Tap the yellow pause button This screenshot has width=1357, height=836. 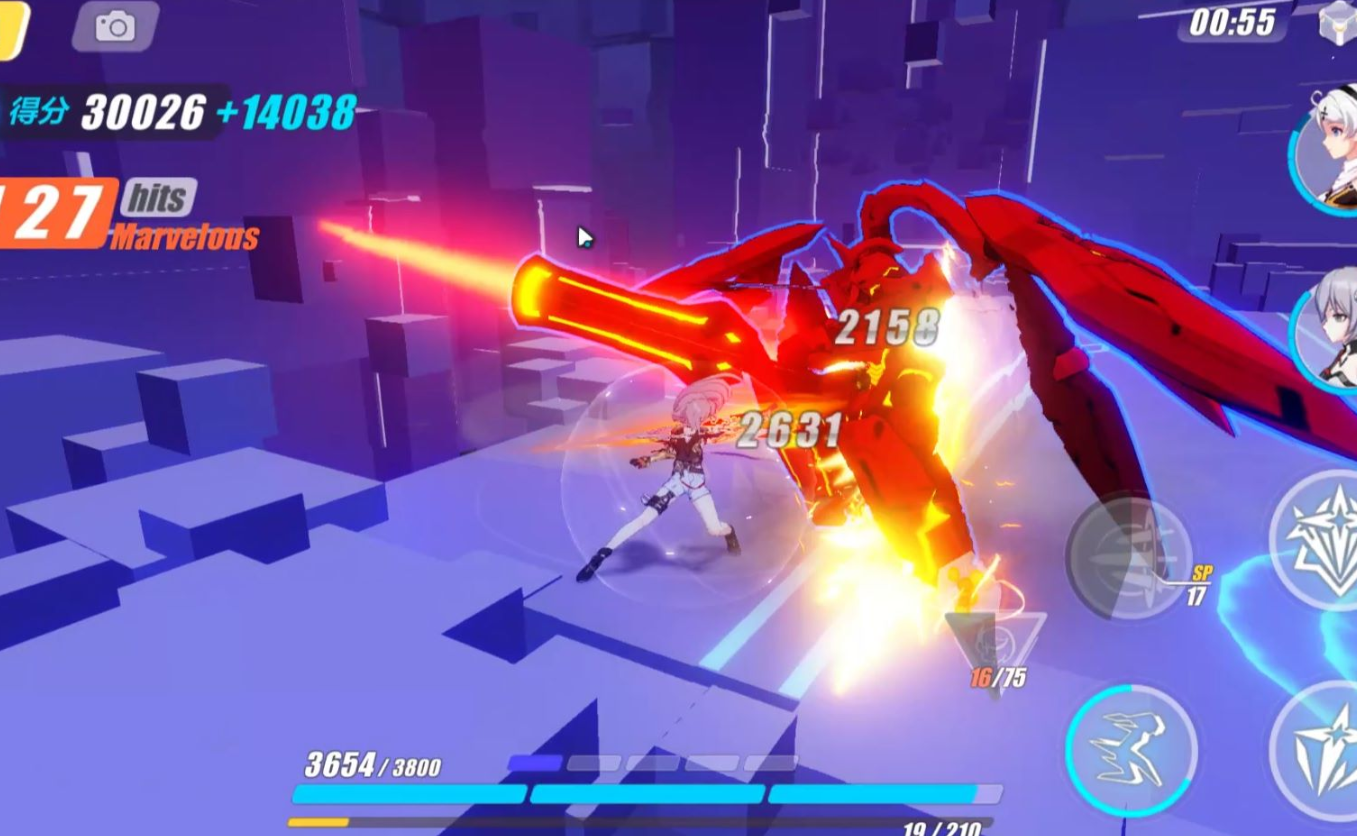12,28
